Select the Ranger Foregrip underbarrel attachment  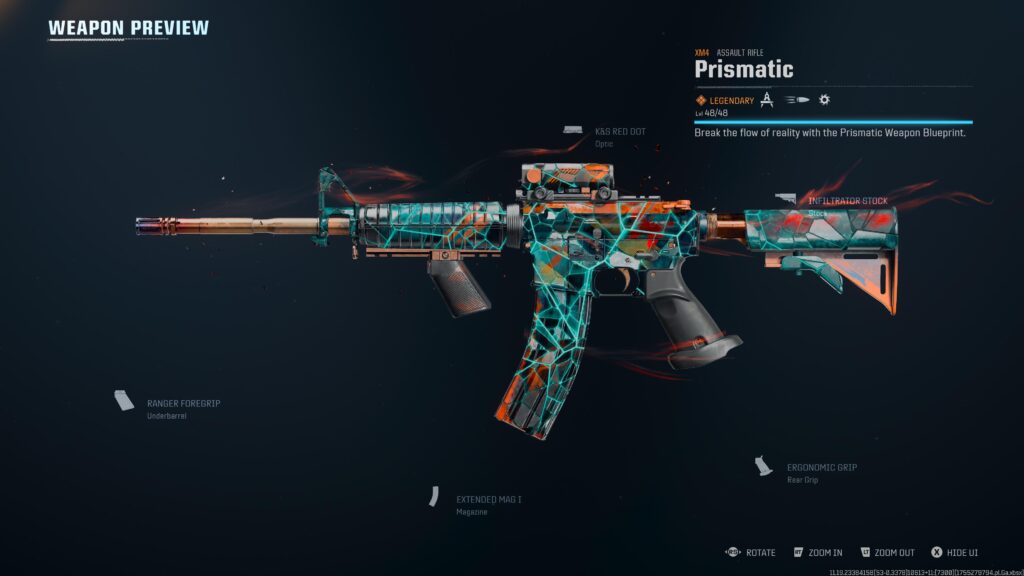pyautogui.click(x=183, y=403)
